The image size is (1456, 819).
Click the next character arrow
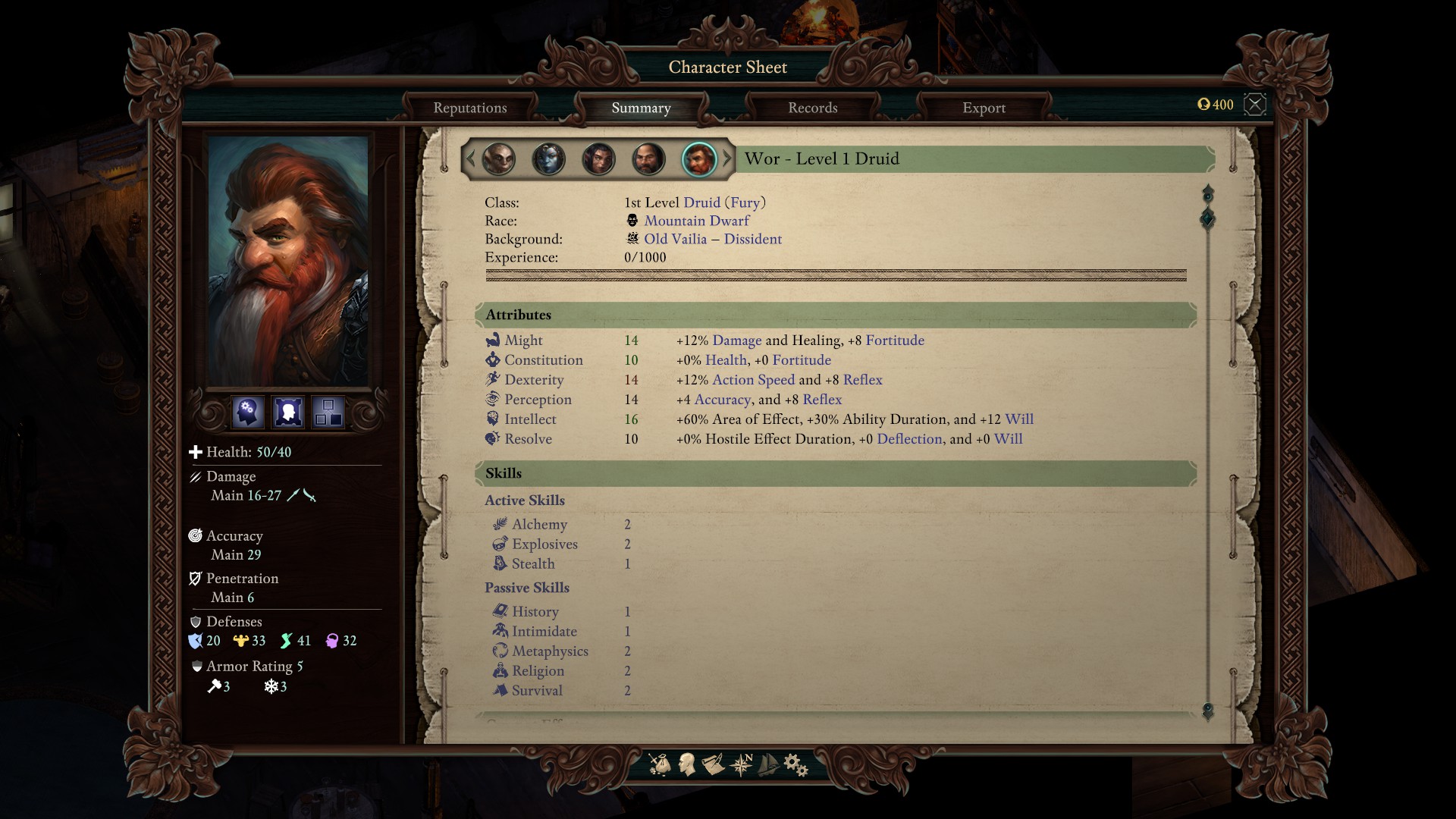[x=727, y=158]
